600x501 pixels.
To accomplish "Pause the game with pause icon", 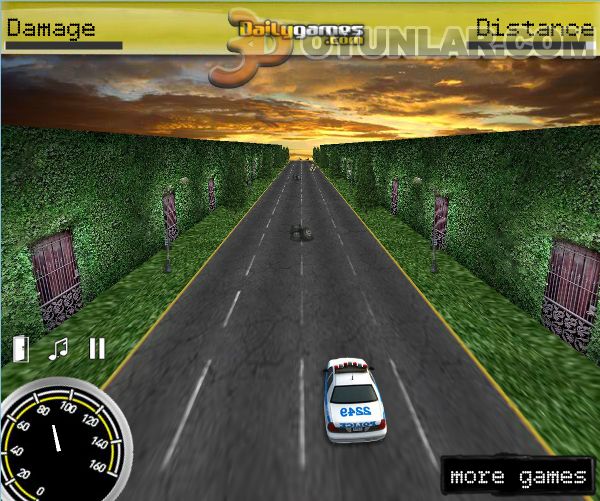I will point(97,348).
